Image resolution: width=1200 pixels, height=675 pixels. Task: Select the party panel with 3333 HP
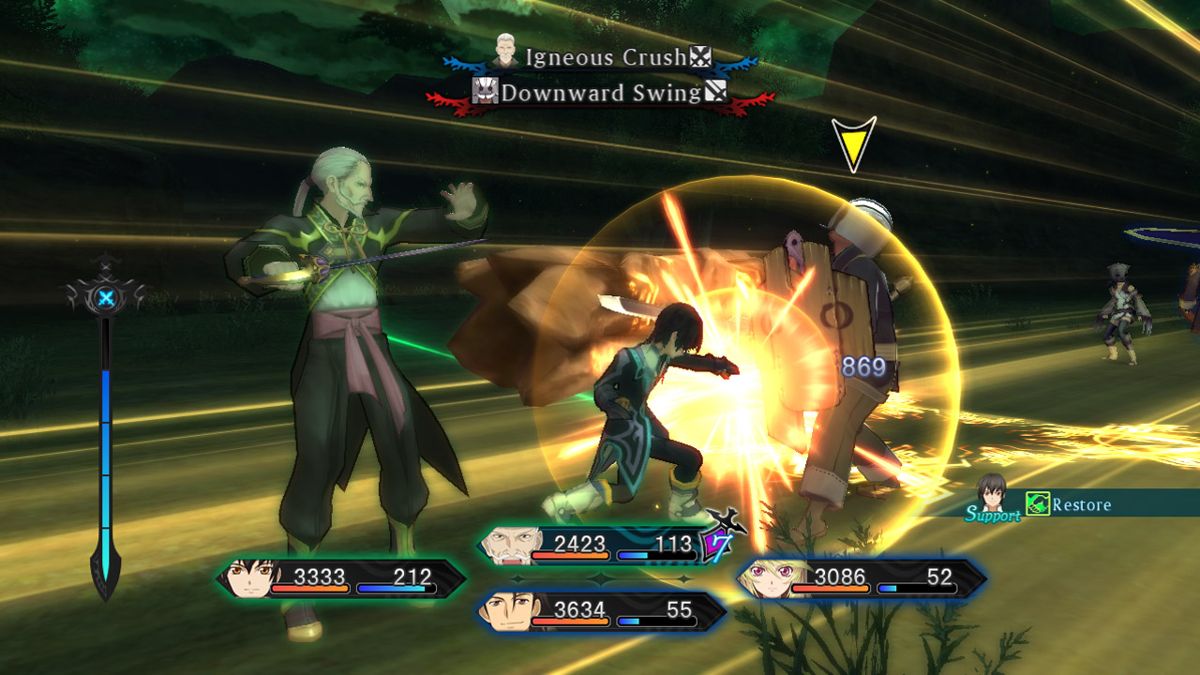point(341,579)
